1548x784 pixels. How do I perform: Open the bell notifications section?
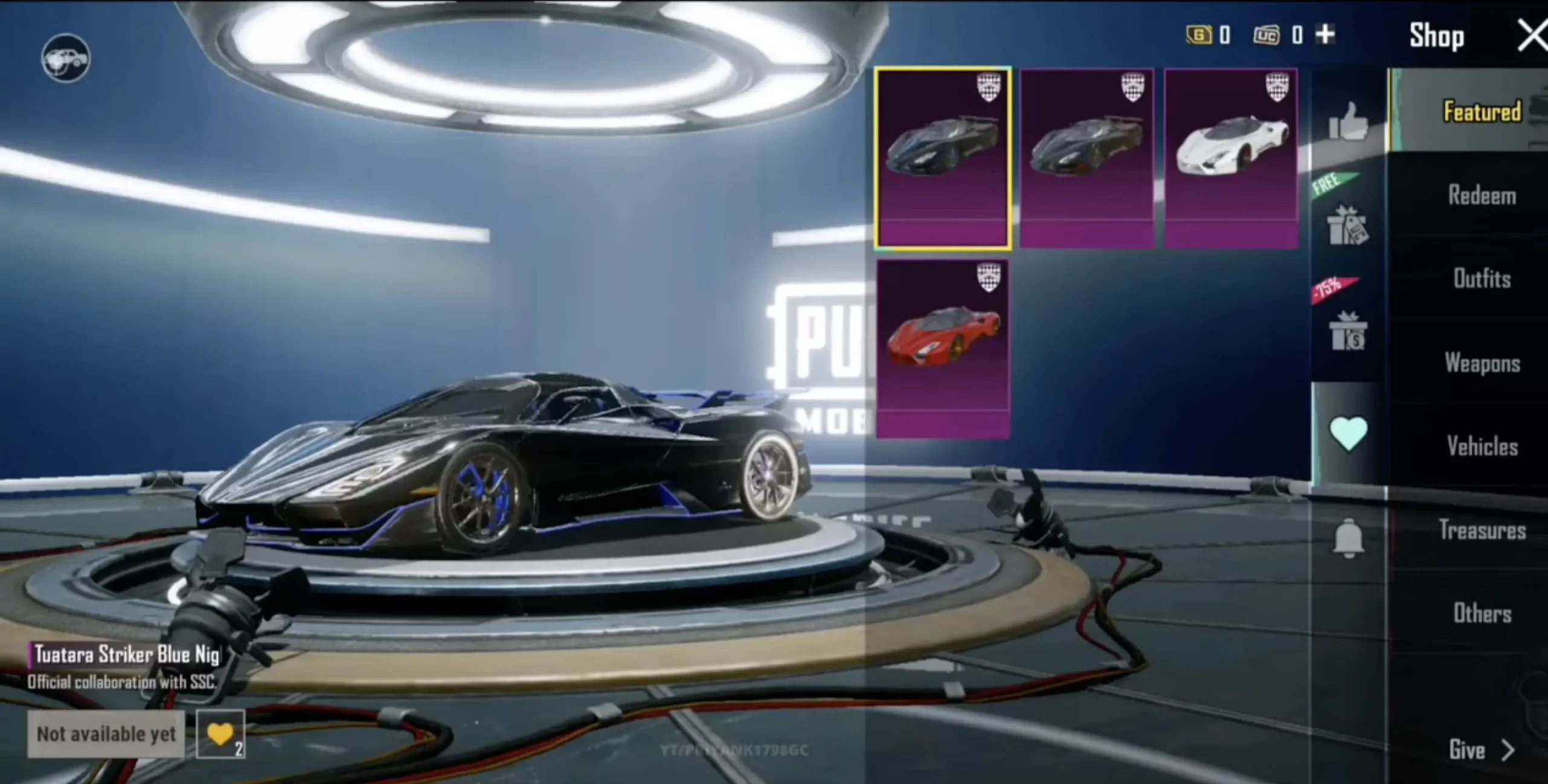coord(1348,537)
